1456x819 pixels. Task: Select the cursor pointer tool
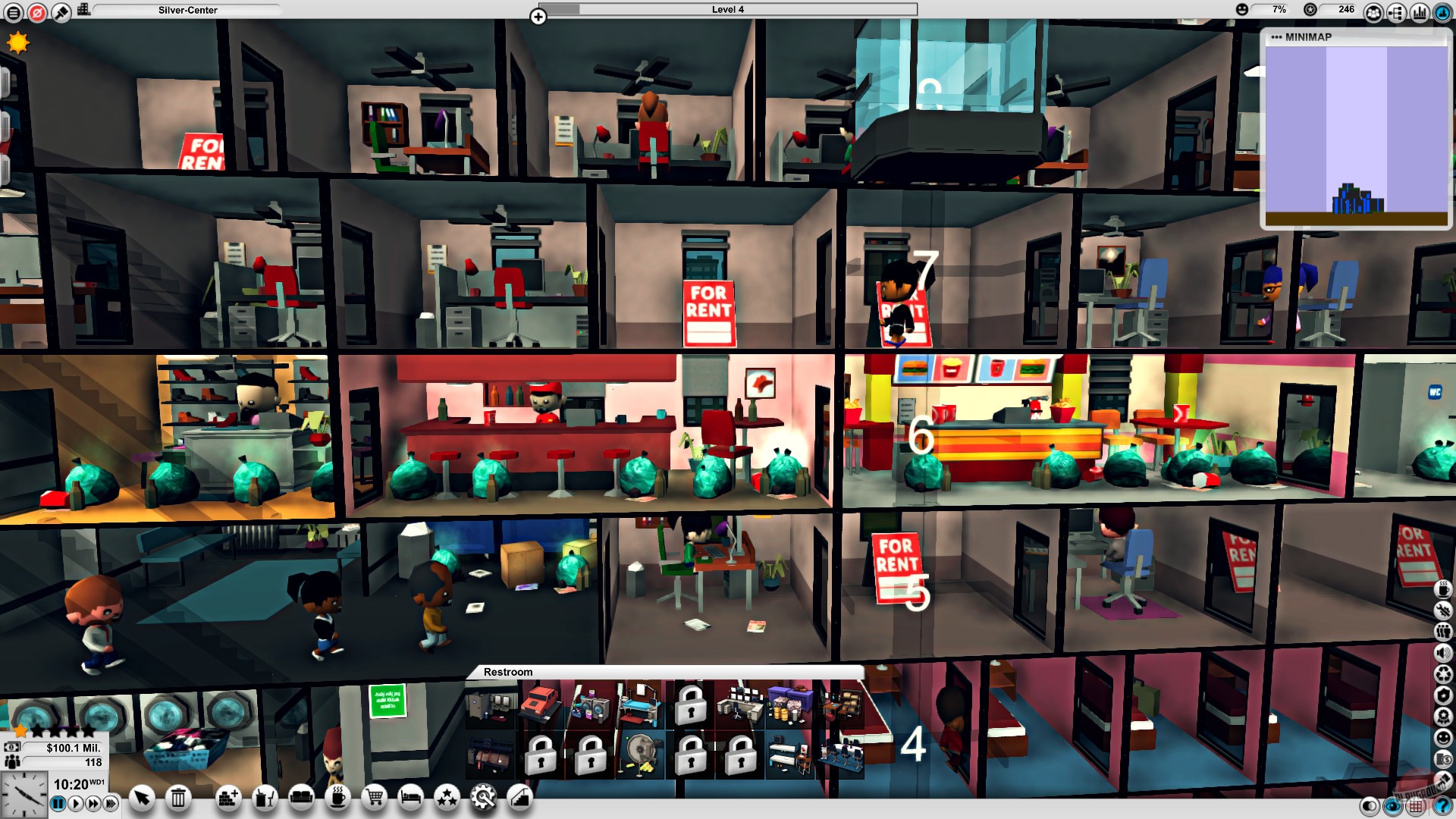(x=141, y=799)
